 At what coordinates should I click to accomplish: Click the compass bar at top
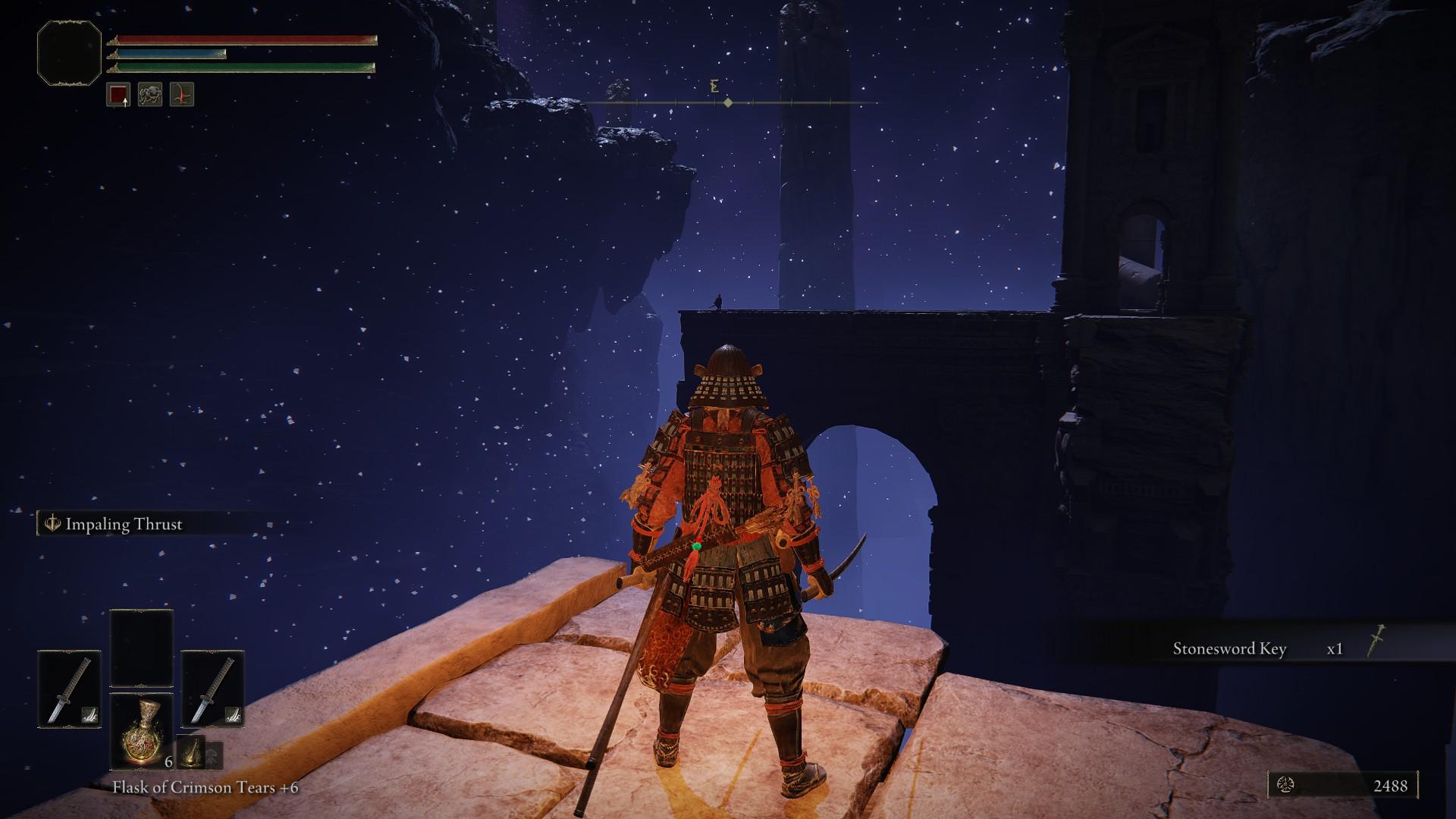click(728, 102)
